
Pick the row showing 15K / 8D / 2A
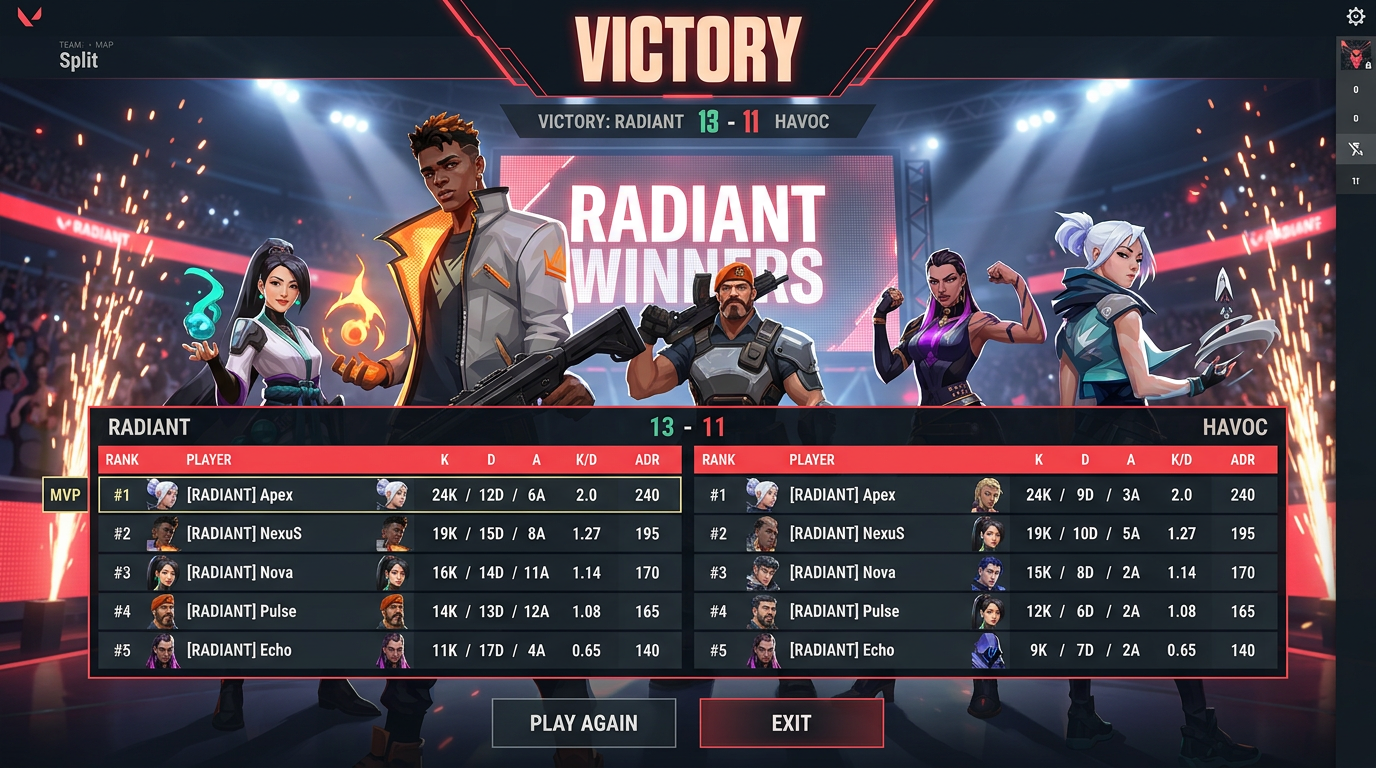tap(986, 573)
